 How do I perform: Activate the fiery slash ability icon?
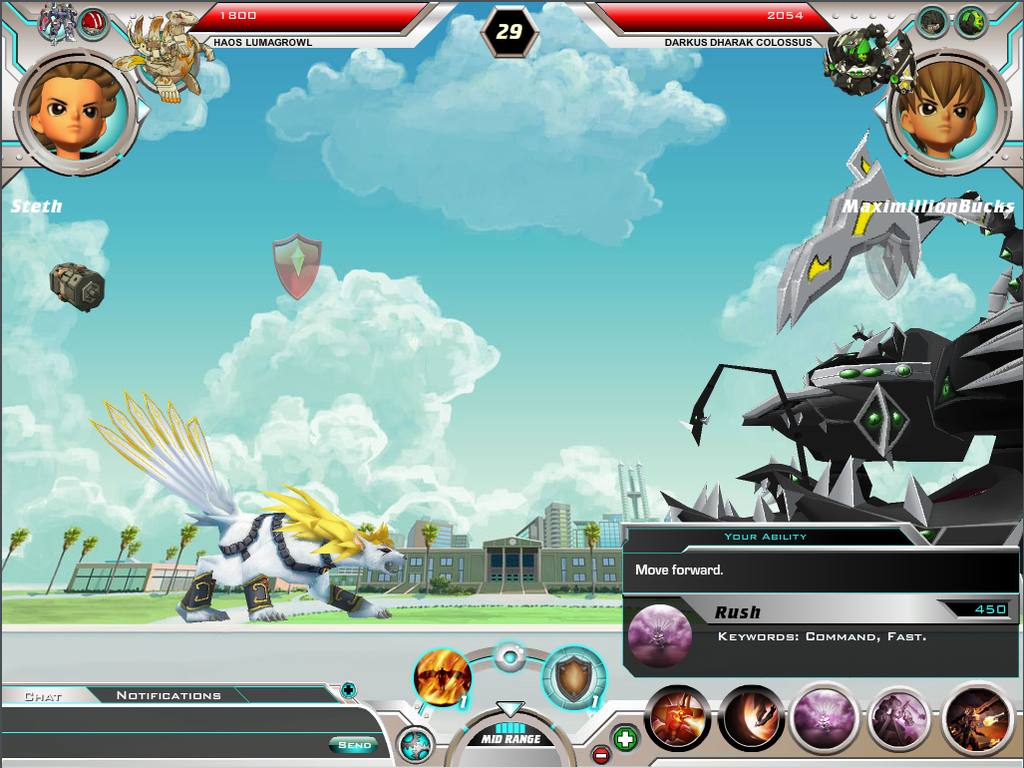click(x=751, y=718)
